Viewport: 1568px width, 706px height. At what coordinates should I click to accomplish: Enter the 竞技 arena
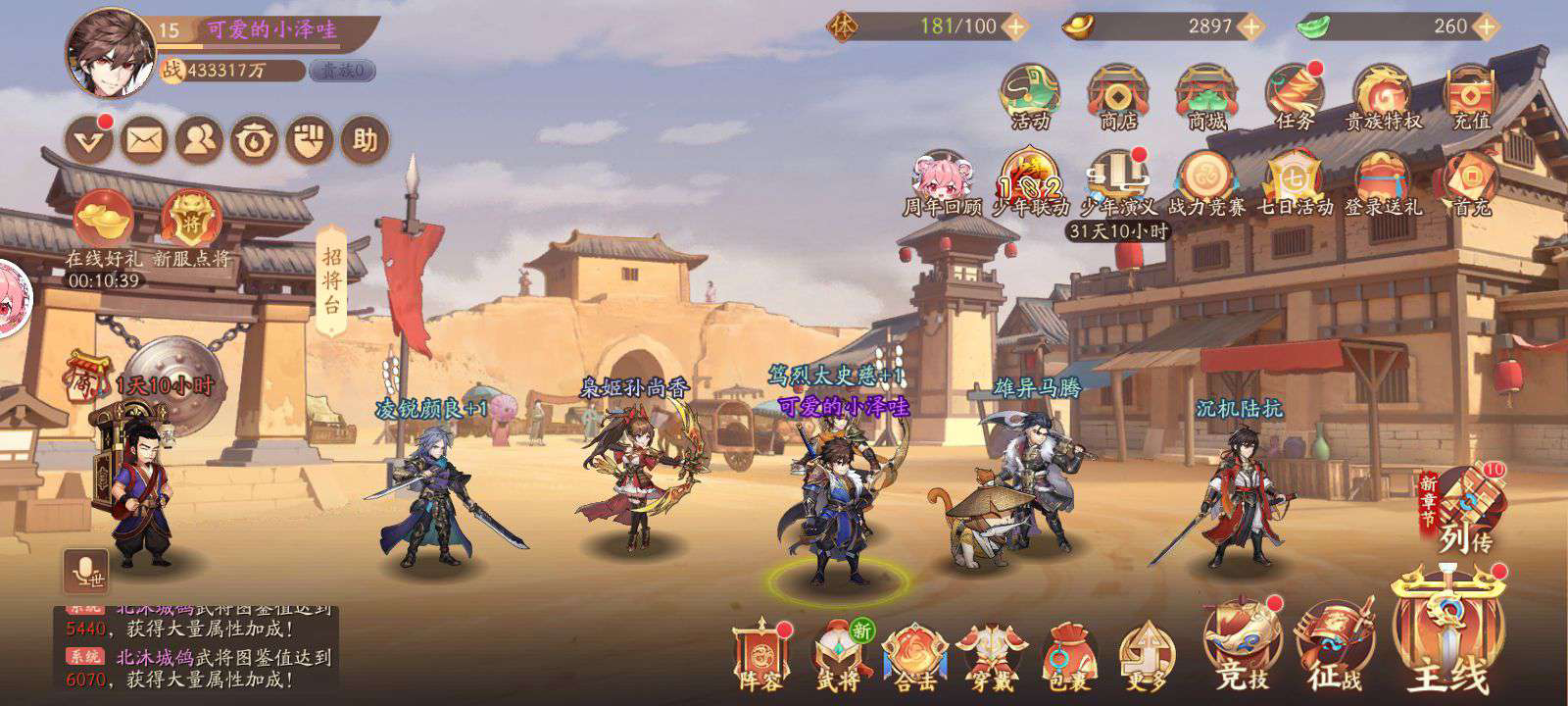pyautogui.click(x=1241, y=645)
